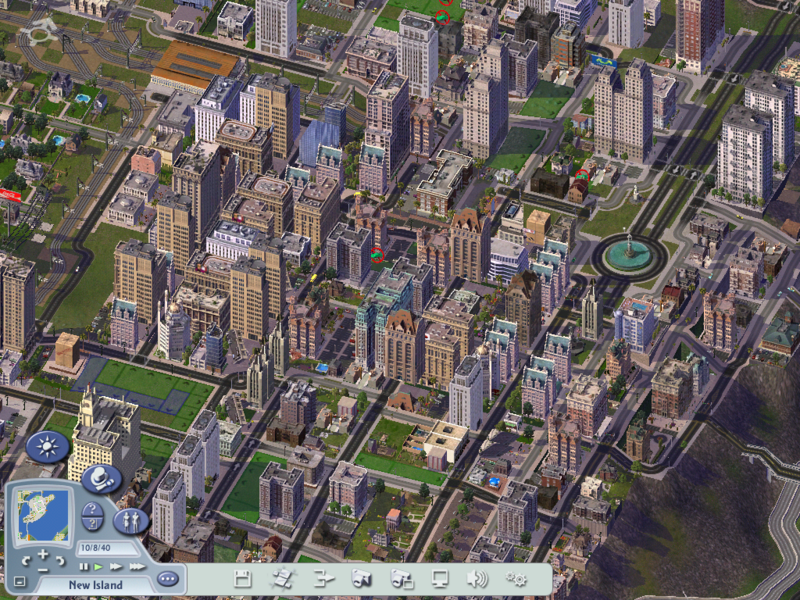
Task: Set simulation to triple-arrow fastest speed
Action: pos(134,567)
